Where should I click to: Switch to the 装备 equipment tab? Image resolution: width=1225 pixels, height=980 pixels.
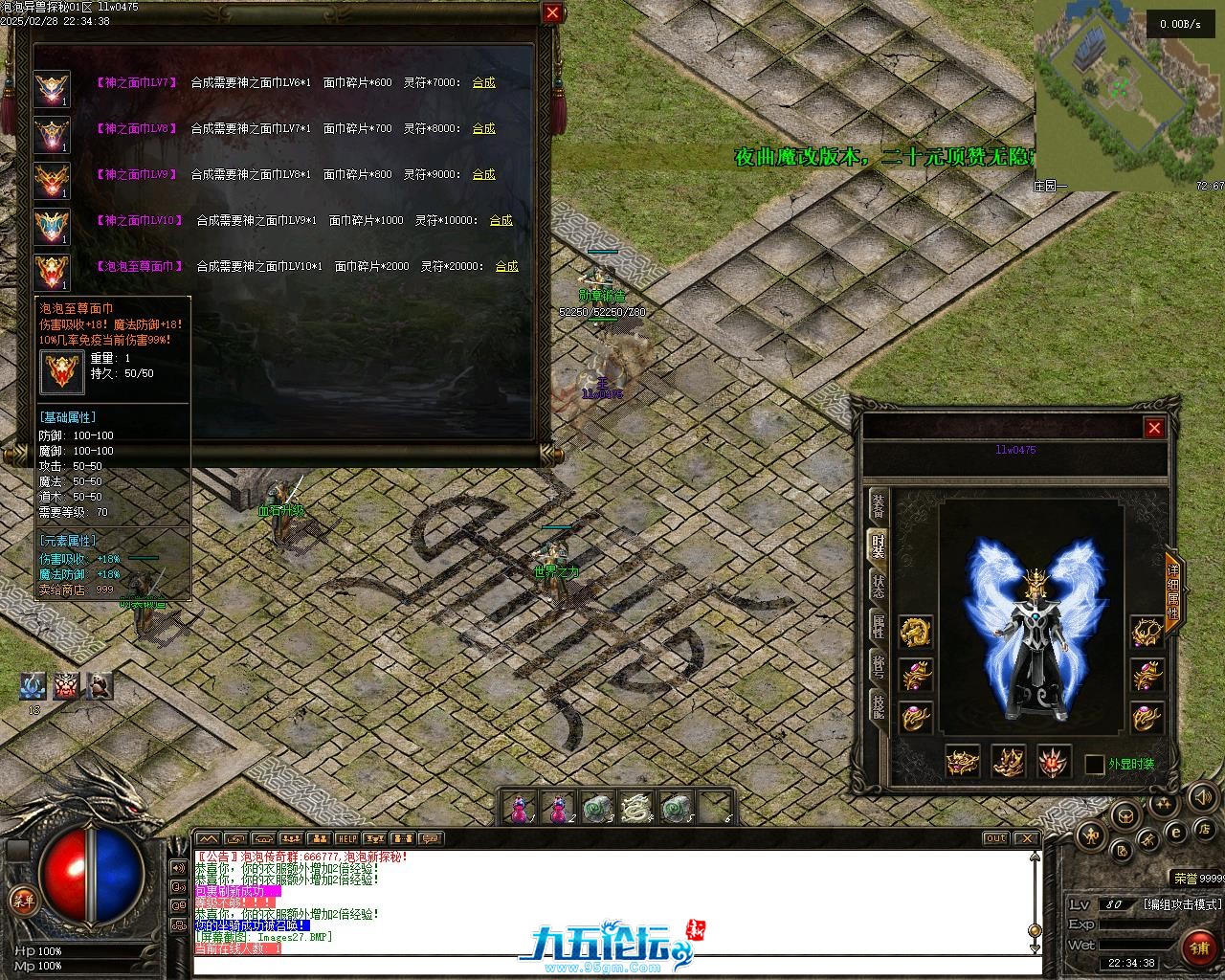[x=878, y=506]
